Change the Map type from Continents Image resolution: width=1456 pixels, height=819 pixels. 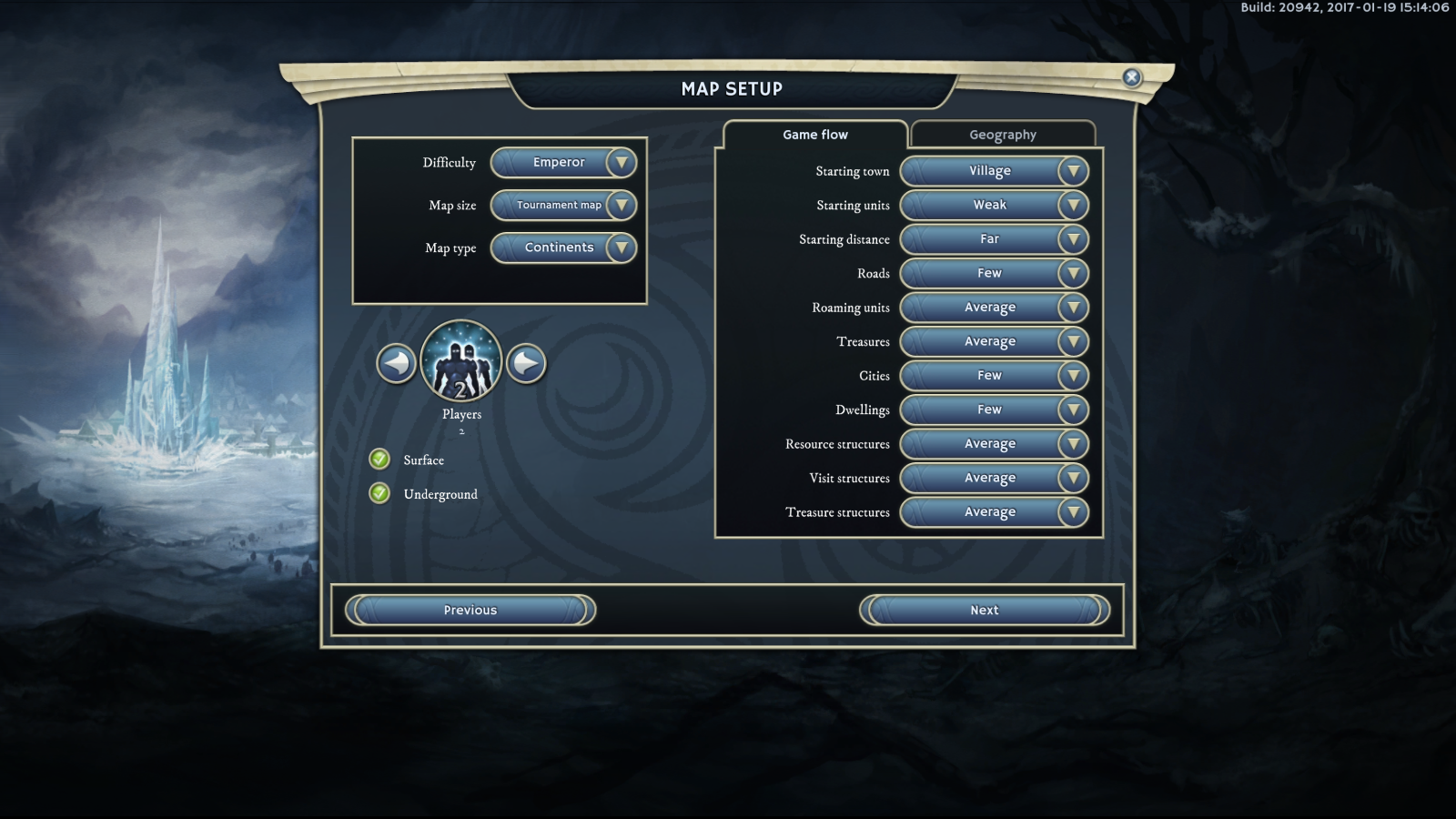[x=563, y=248]
